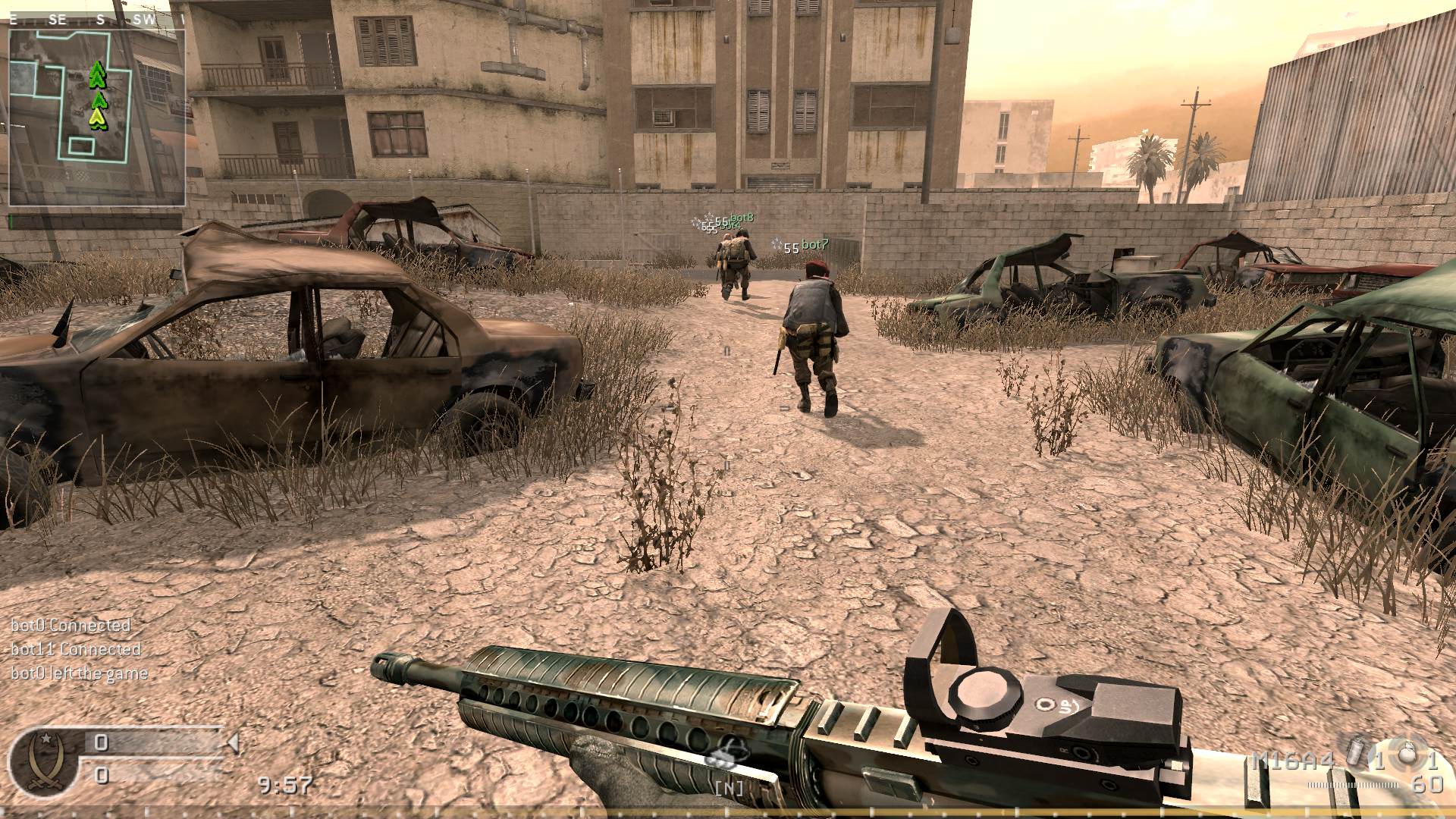Select teammate bot7's name tag

[x=815, y=245]
